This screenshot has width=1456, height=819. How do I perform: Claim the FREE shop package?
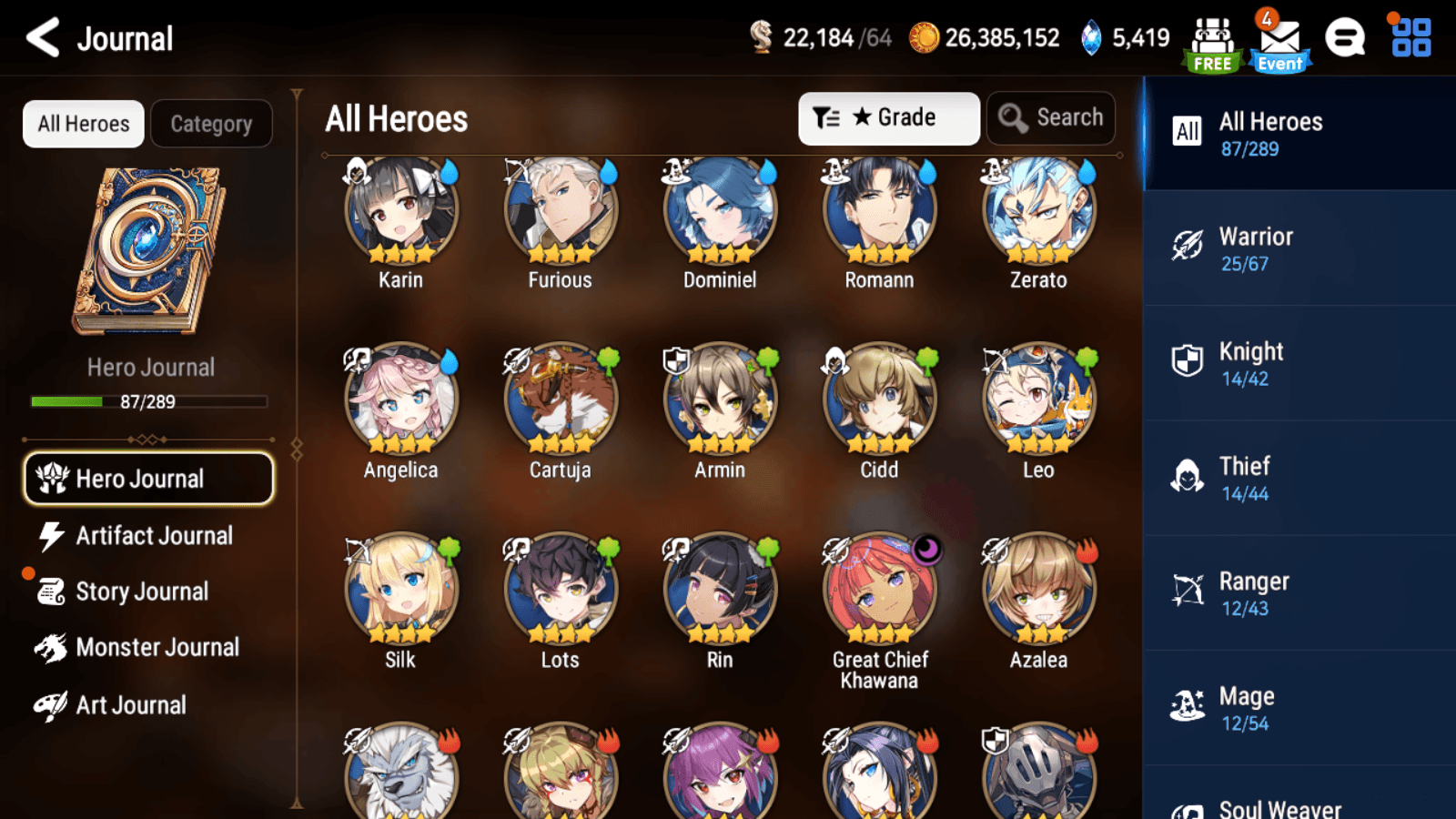(x=1211, y=38)
